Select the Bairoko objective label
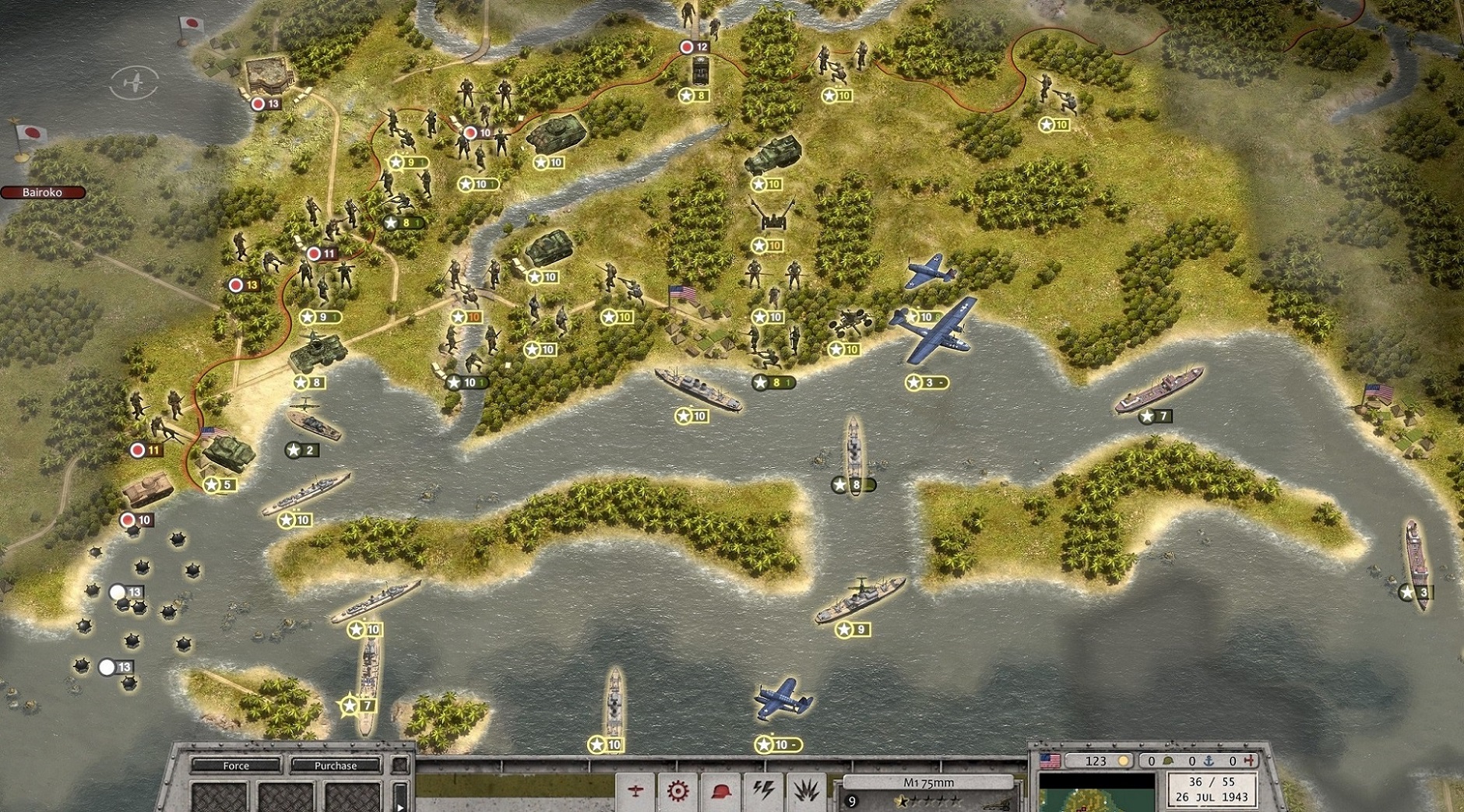Screen dimensions: 1464x812 coord(43,192)
